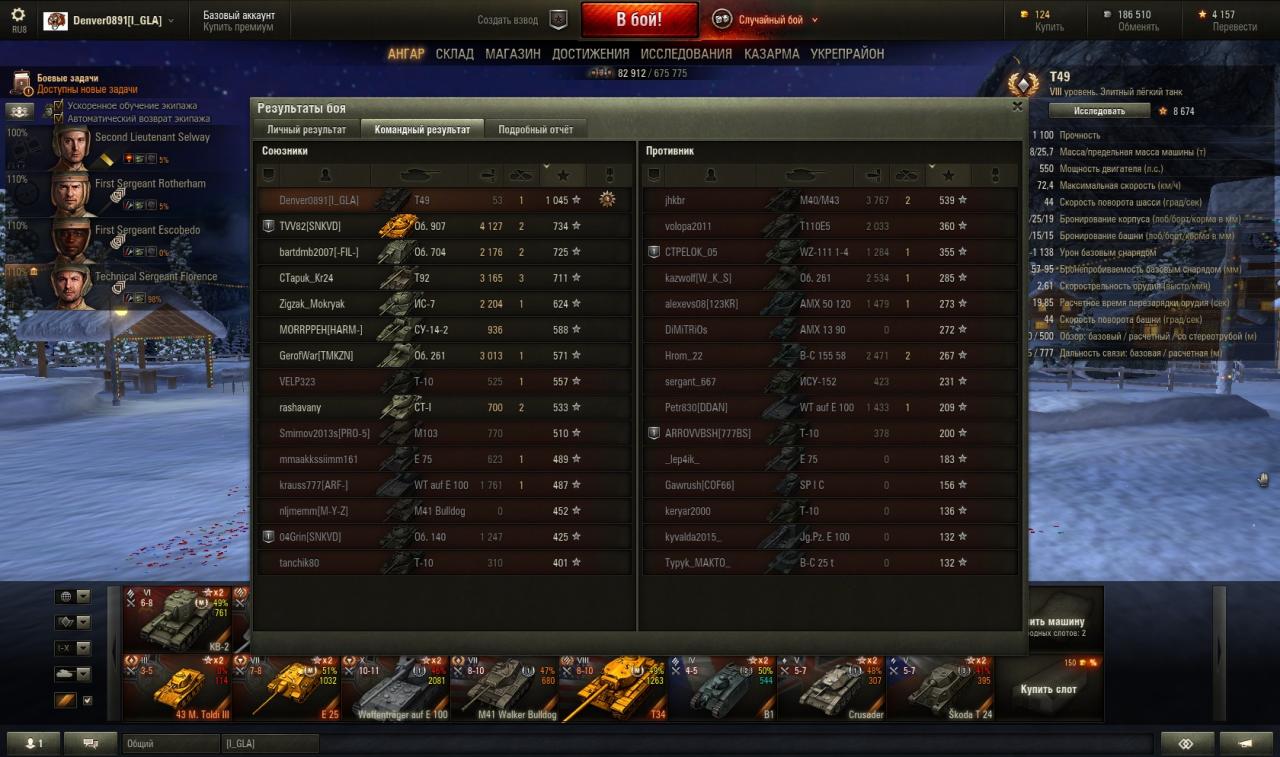Viewport: 1280px width, 757px height.
Task: Open the Укрепрайон section
Action: click(847, 54)
